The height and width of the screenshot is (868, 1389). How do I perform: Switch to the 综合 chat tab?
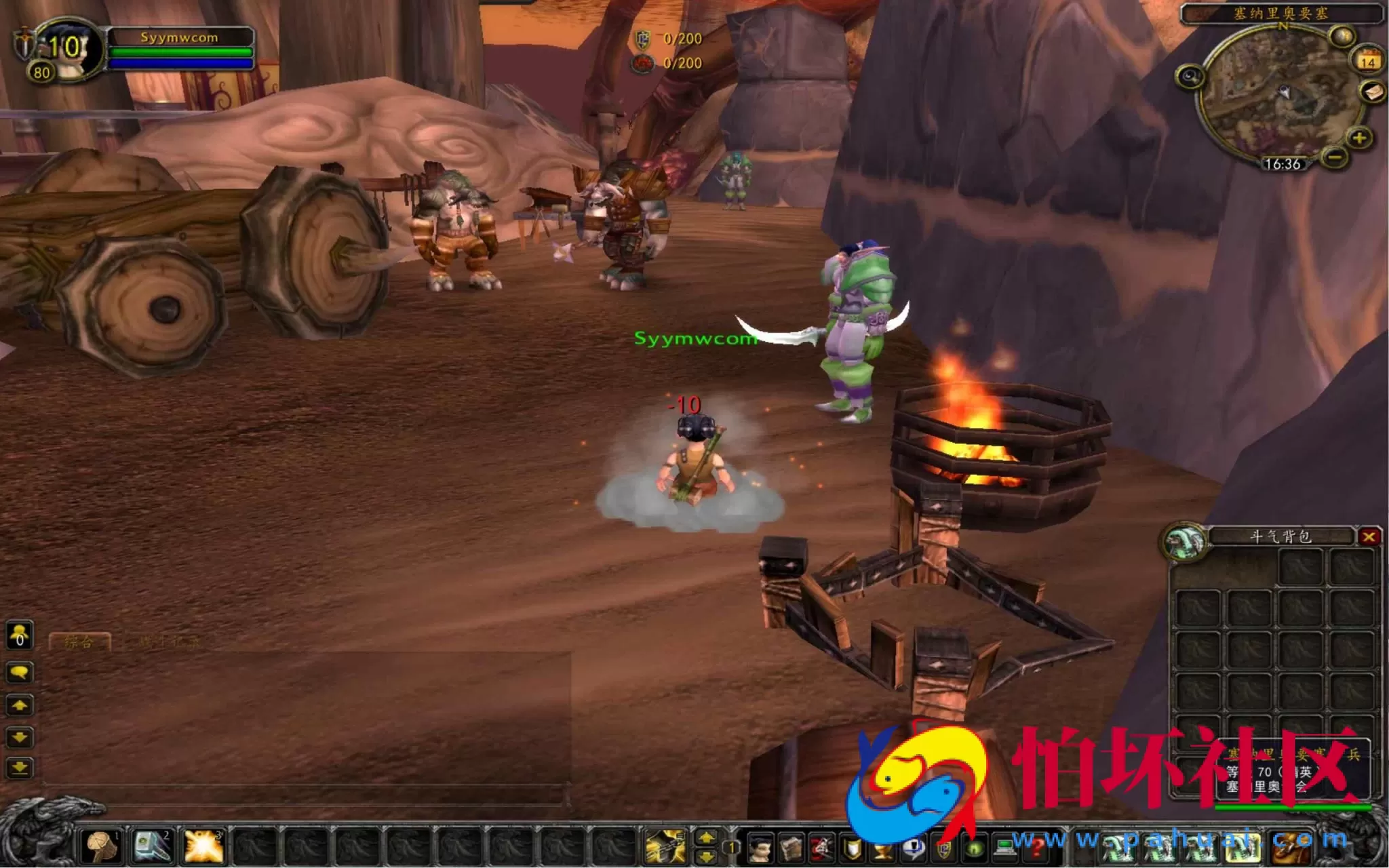click(79, 642)
